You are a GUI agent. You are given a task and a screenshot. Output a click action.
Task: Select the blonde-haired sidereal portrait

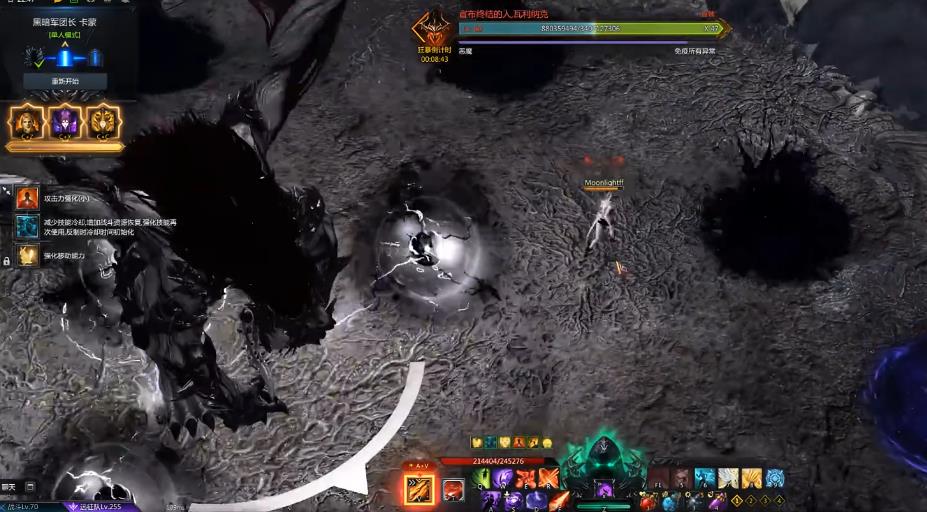coord(24,122)
